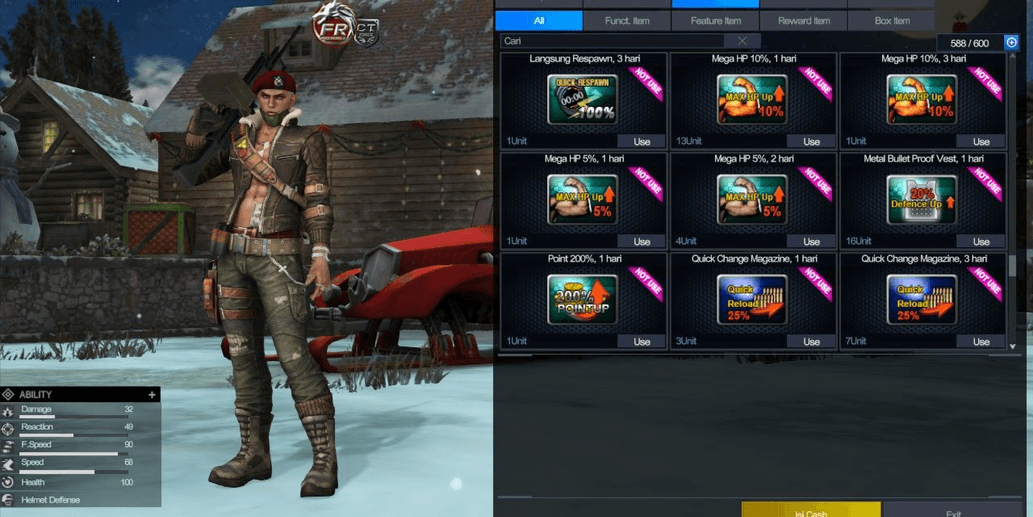
Task: Switch to the Box Item tab
Action: click(x=891, y=20)
